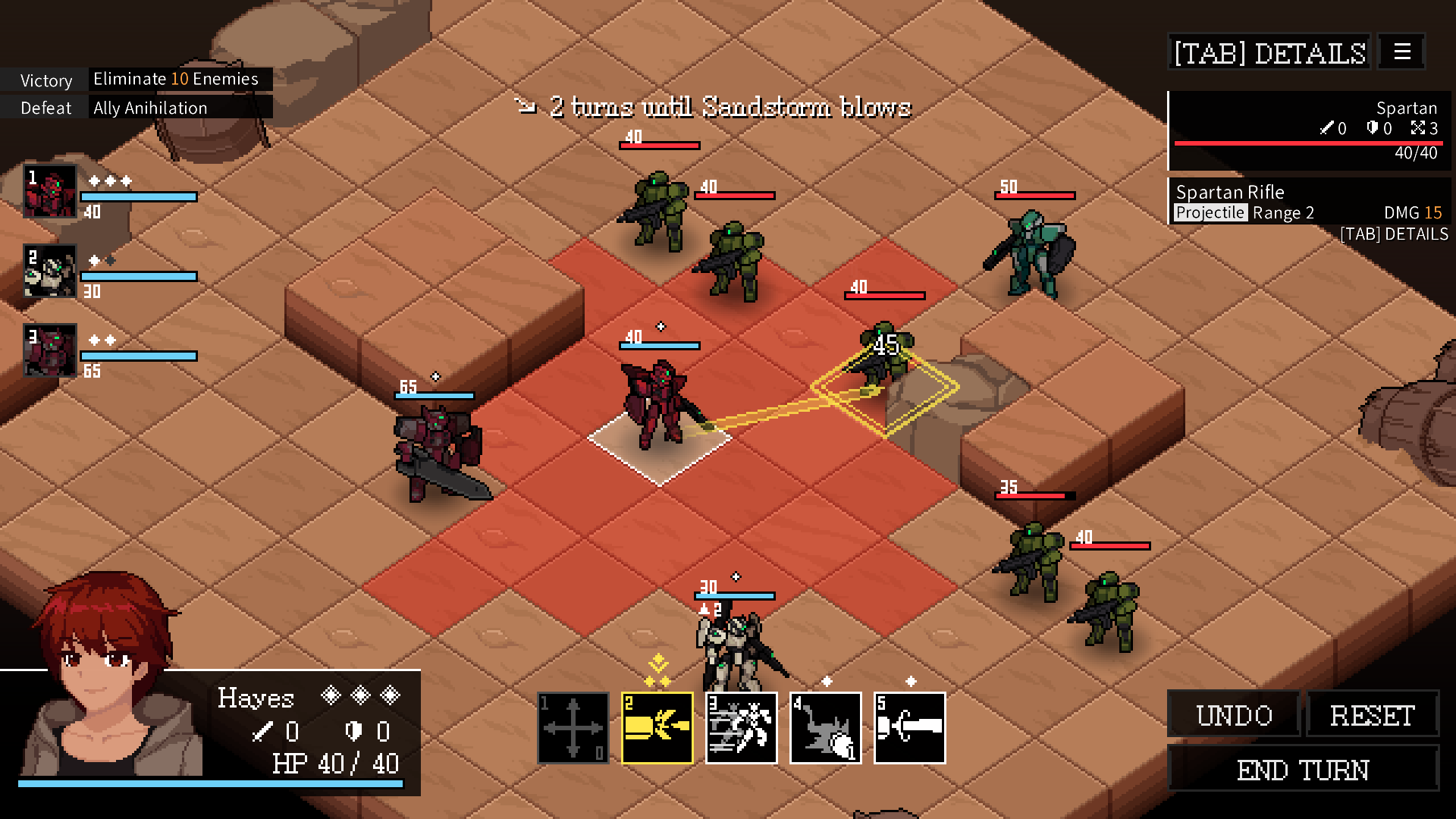Select the Move action in slot 1

pos(573,727)
